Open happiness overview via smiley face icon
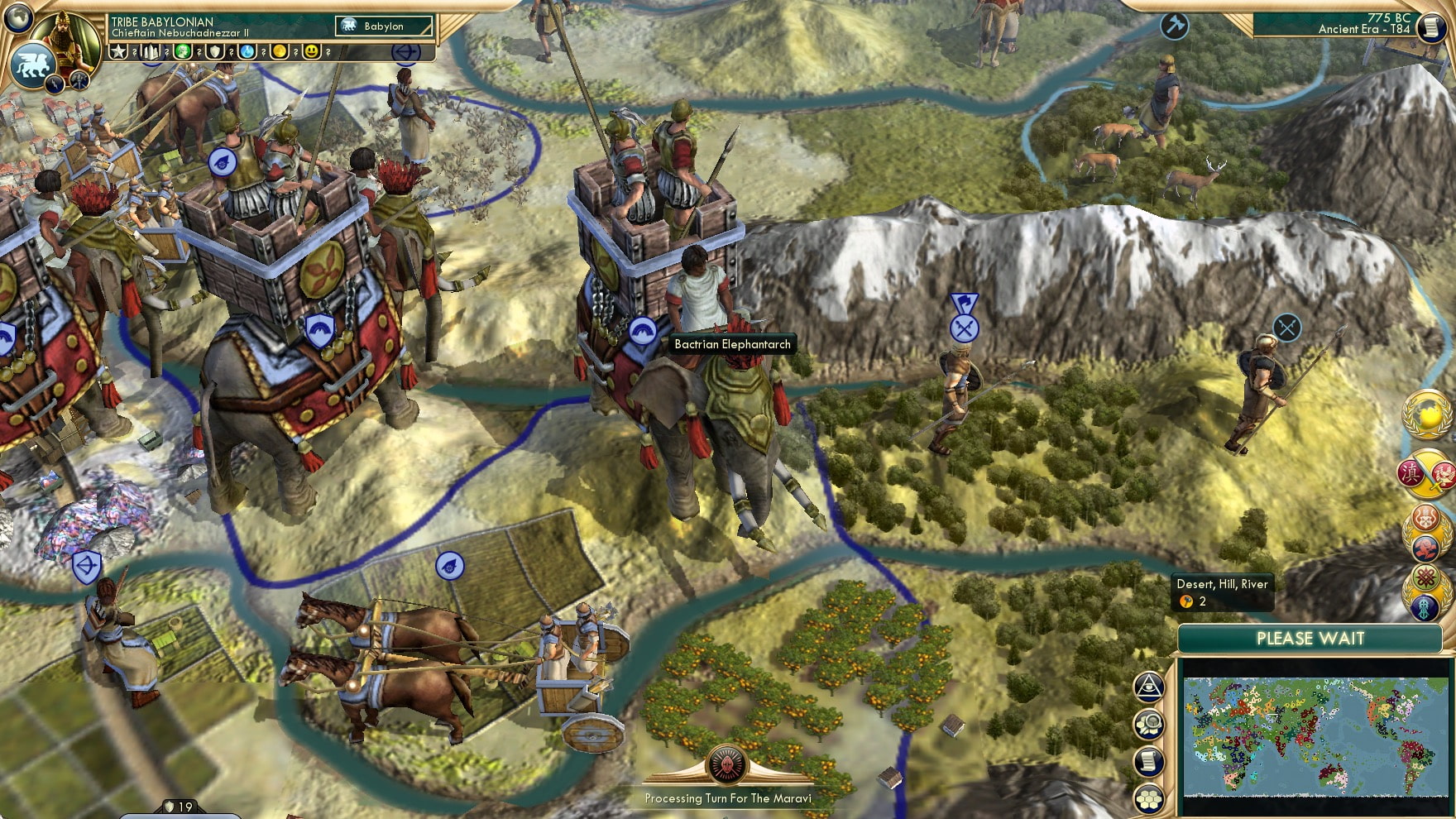Viewport: 1456px width, 819px height. click(313, 51)
